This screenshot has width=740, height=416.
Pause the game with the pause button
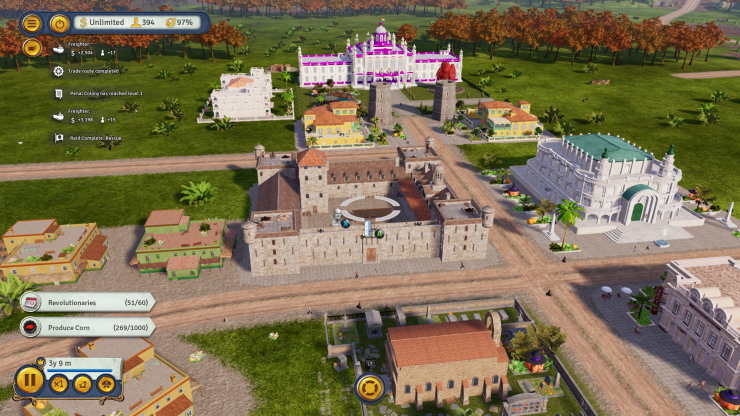[29, 380]
